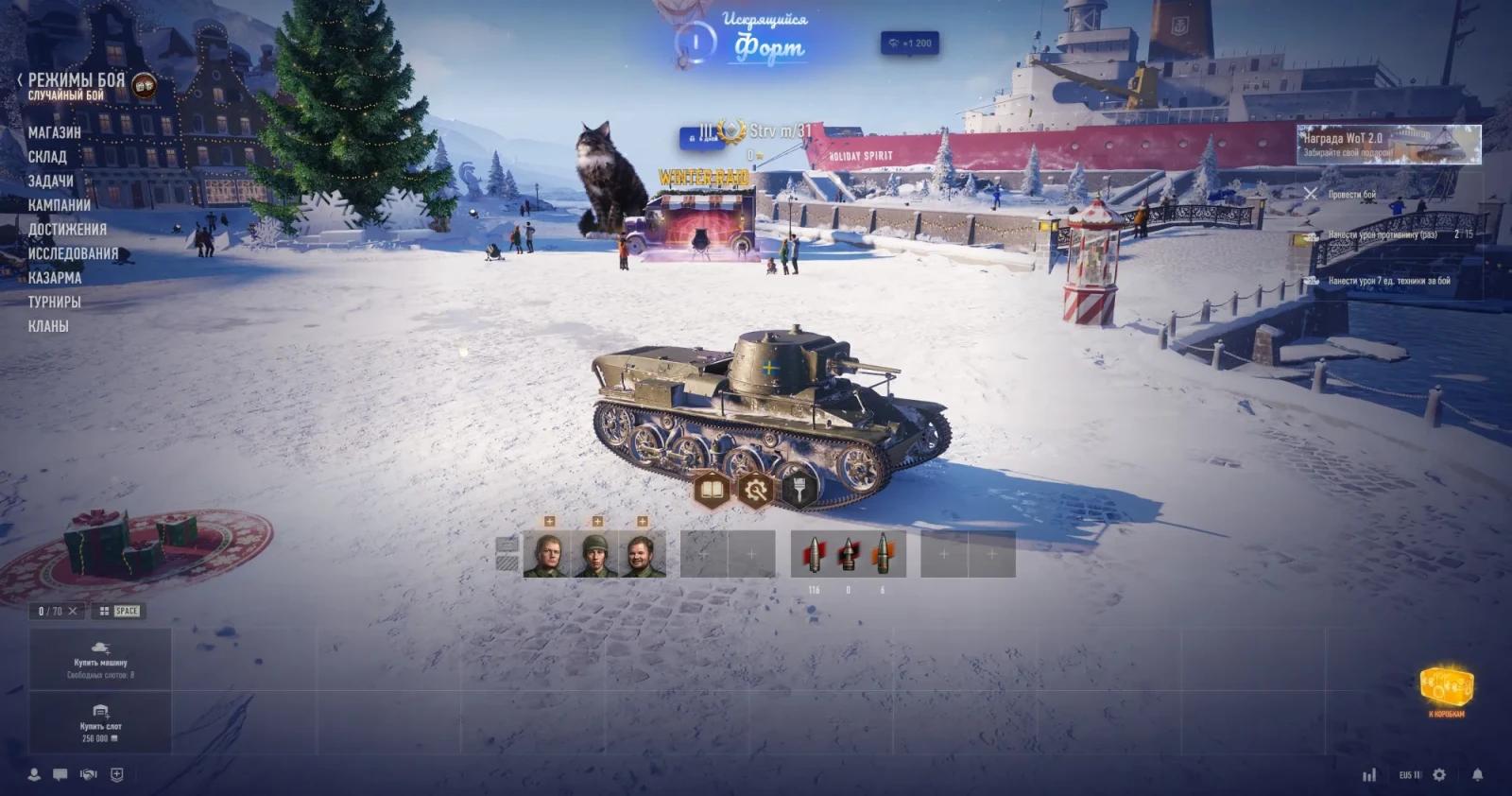
Task: Open the contacts icon in bottom bar
Action: click(34, 774)
